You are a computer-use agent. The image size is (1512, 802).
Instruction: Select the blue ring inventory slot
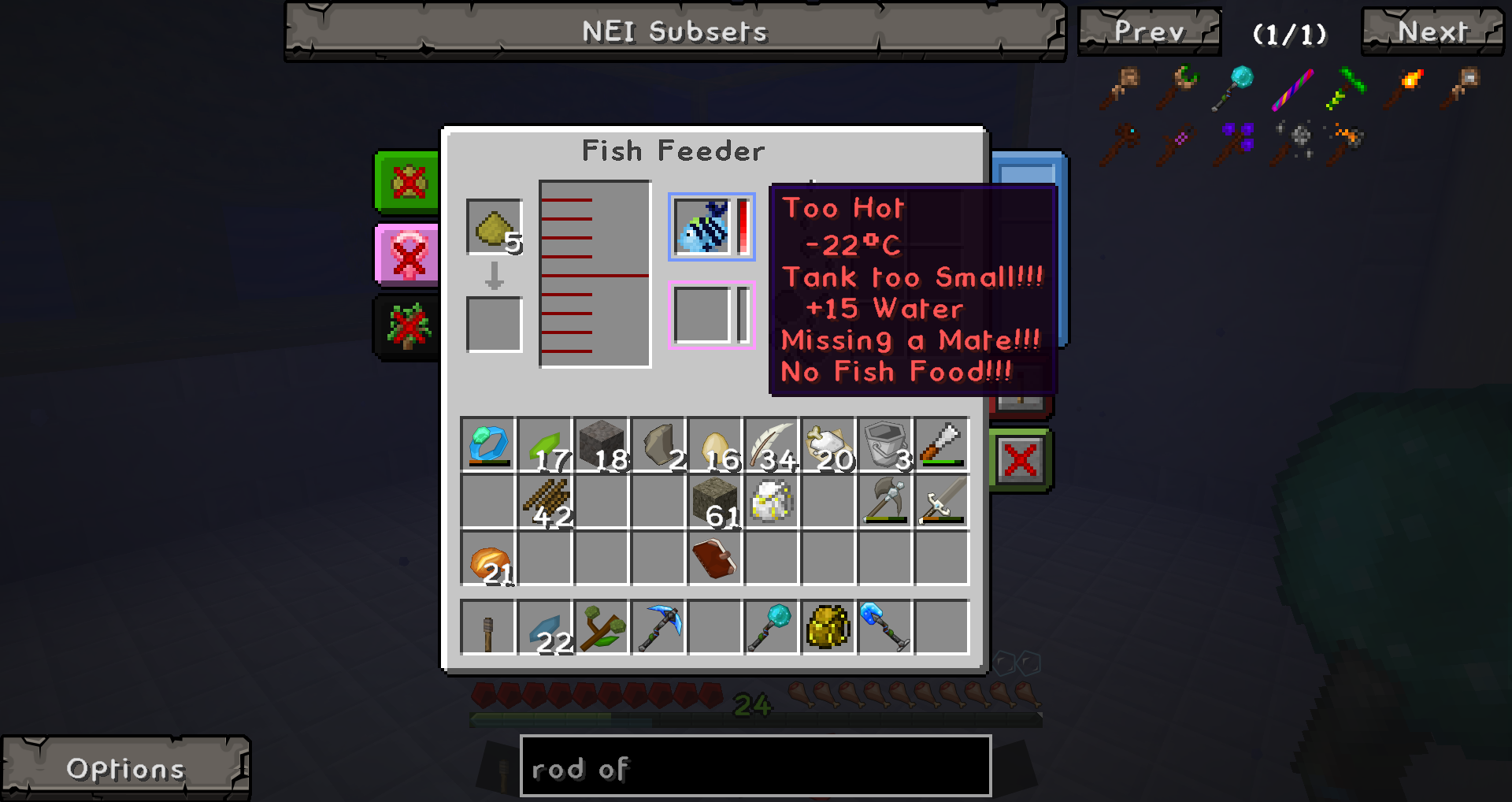tap(487, 444)
